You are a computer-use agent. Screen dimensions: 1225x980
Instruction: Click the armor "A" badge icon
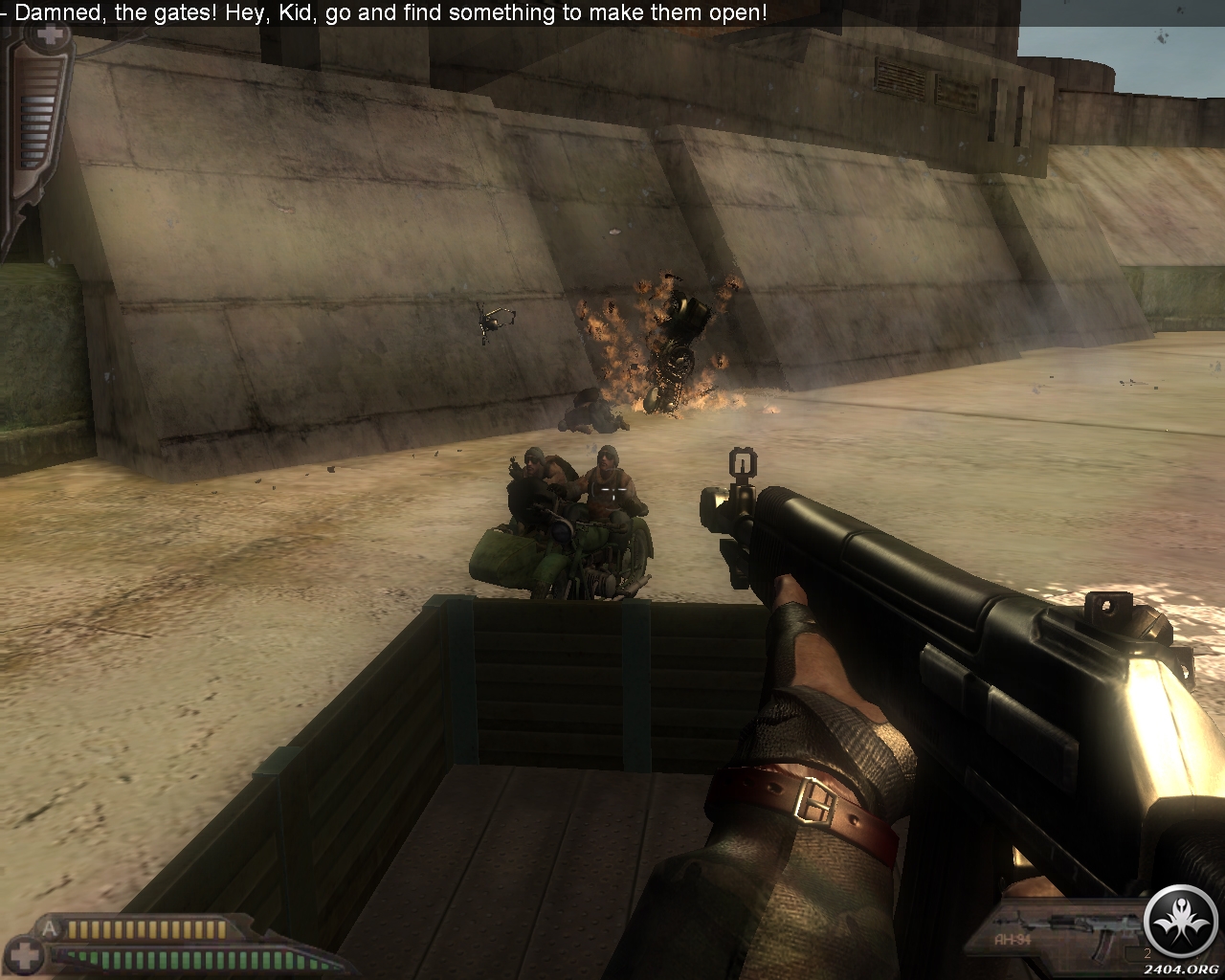(x=50, y=927)
